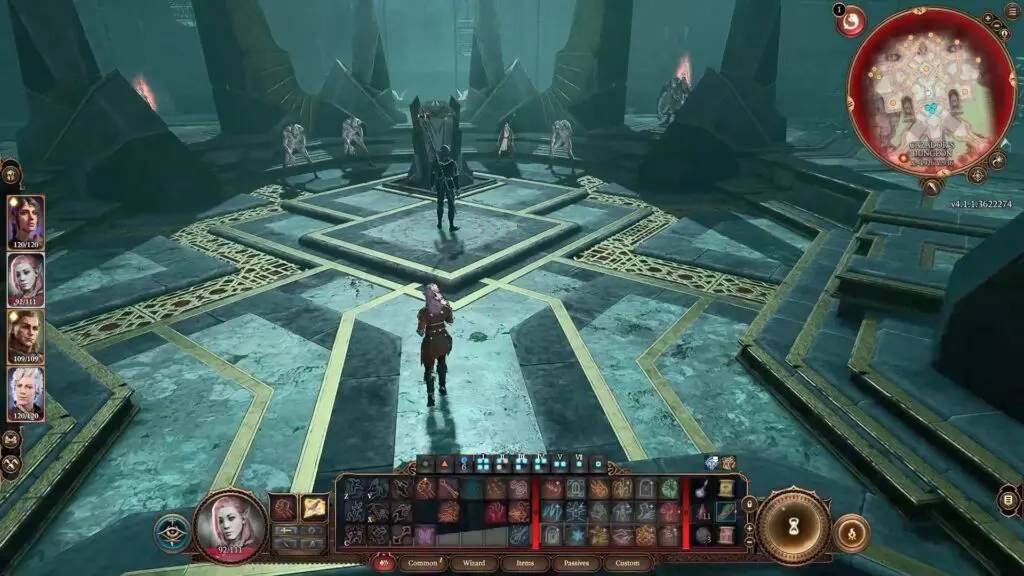This screenshot has height=576, width=1024.
Task: Click the red swirl notification icon
Action: (x=850, y=20)
